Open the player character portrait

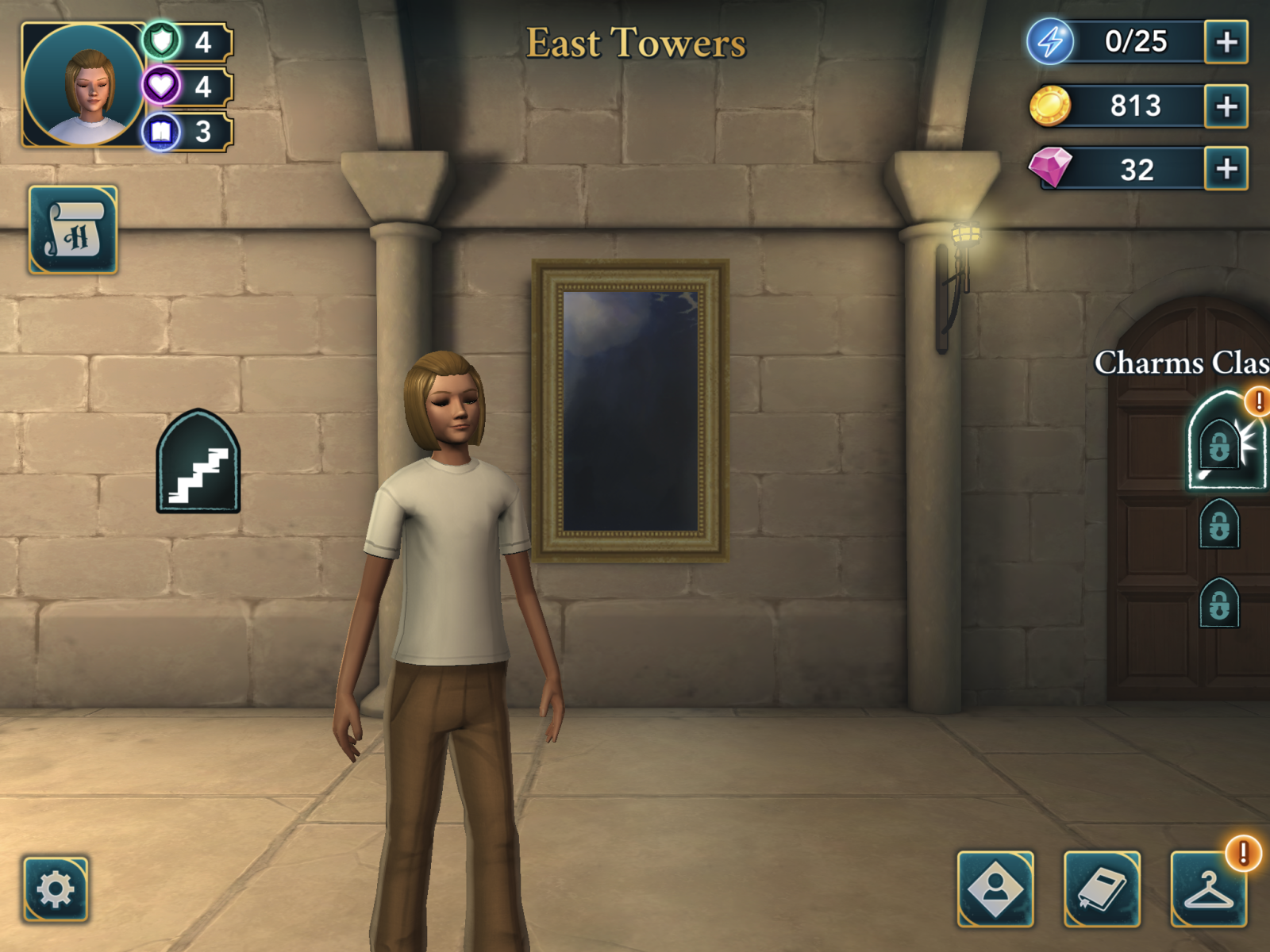83,86
